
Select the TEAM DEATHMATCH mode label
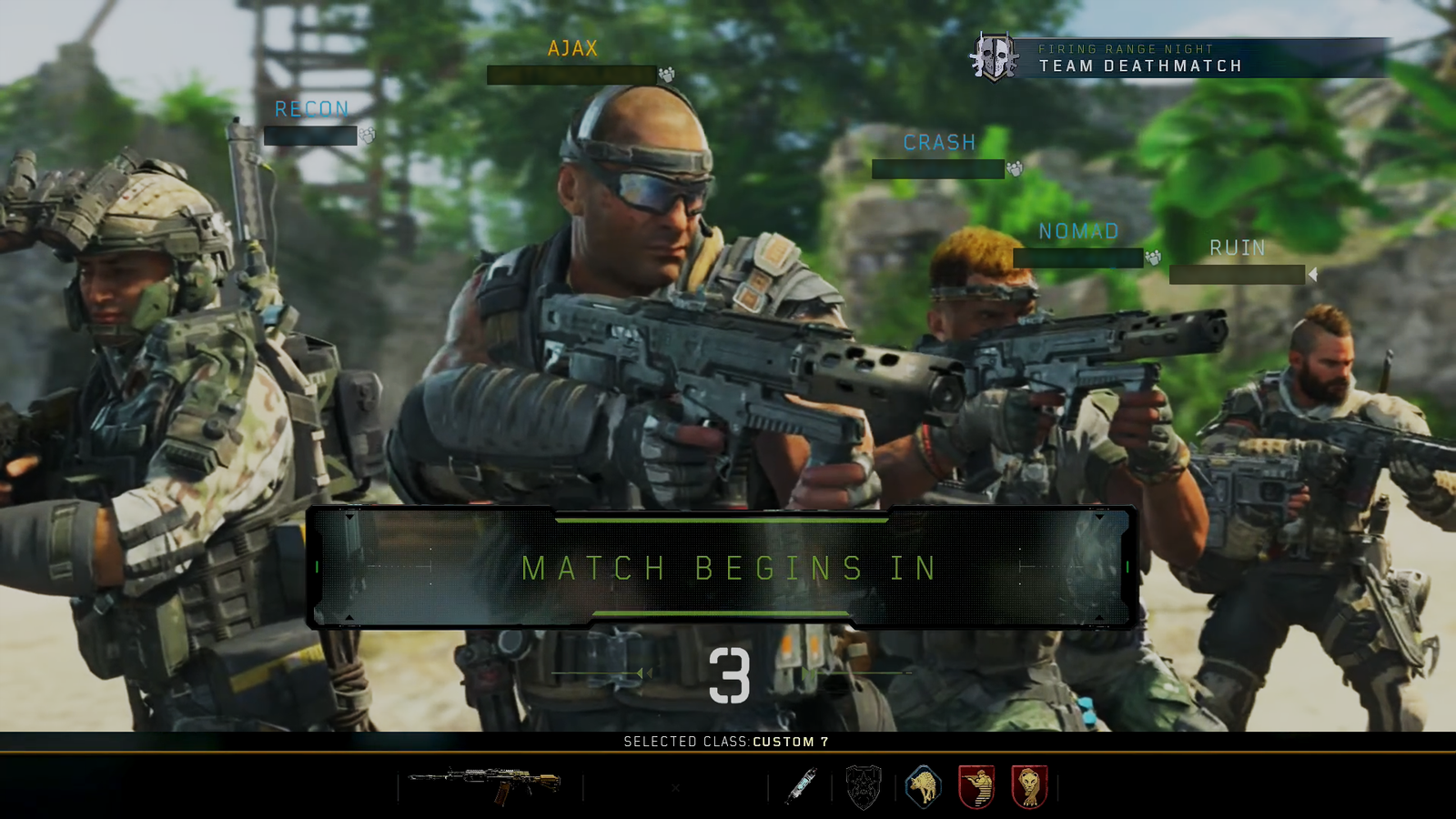pyautogui.click(x=1140, y=66)
